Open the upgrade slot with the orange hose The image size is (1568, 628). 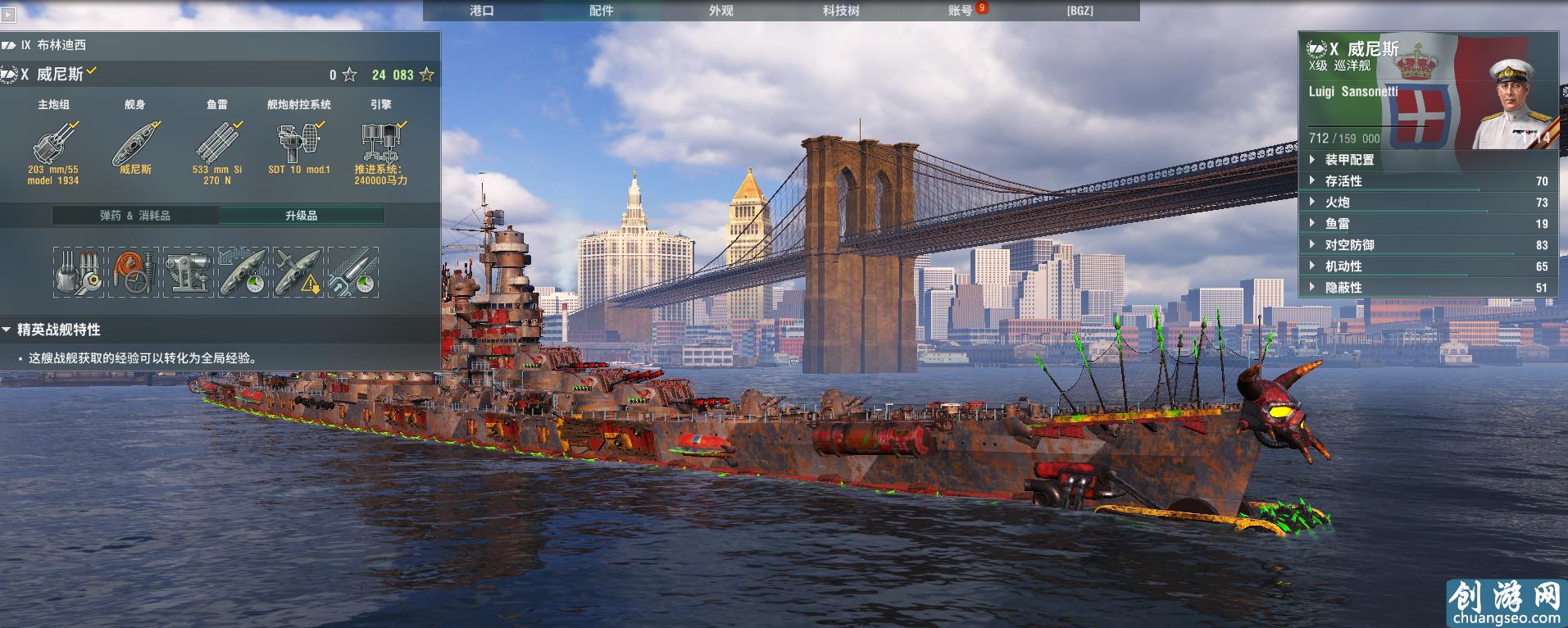134,272
